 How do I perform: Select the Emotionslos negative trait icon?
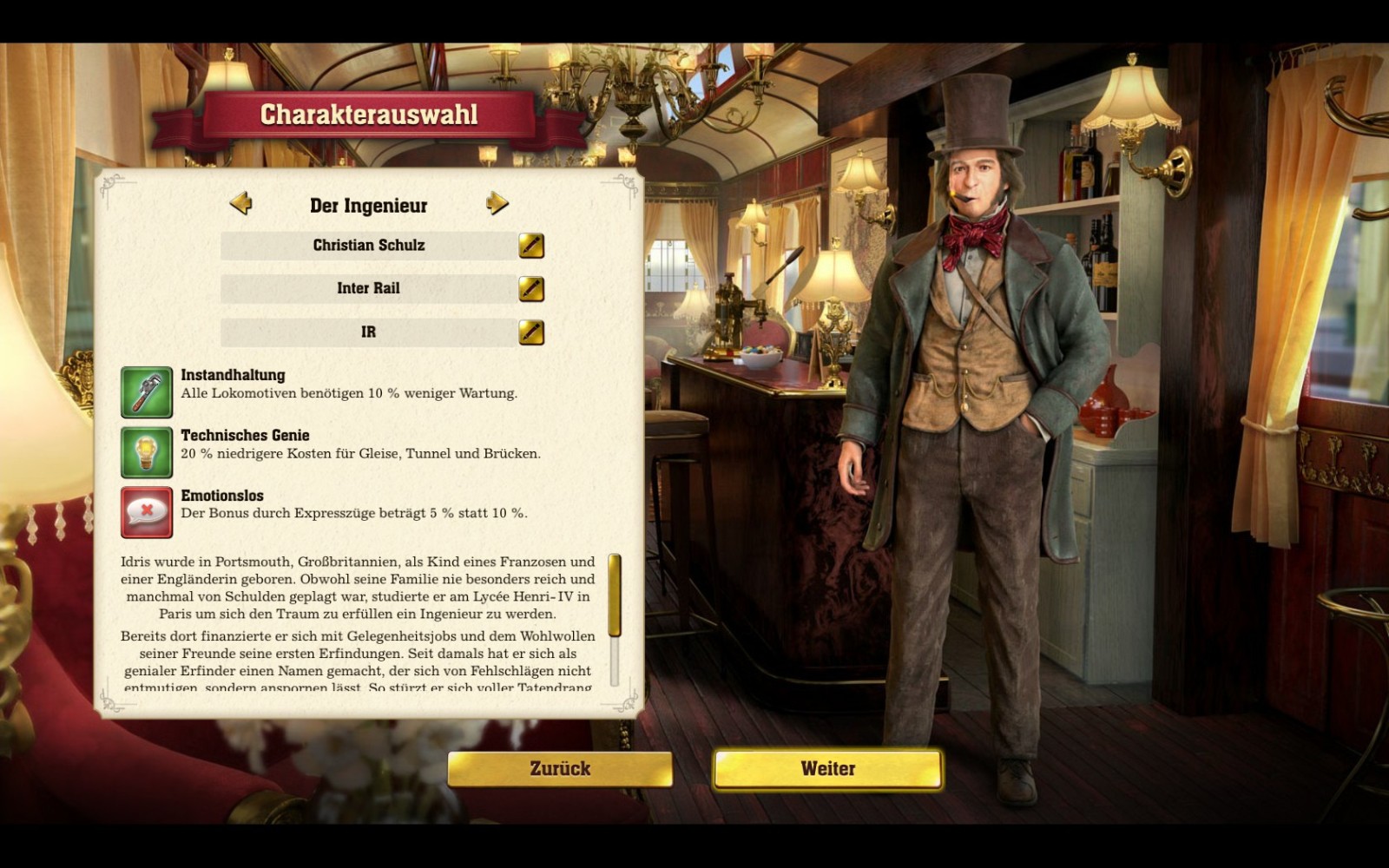click(x=147, y=512)
